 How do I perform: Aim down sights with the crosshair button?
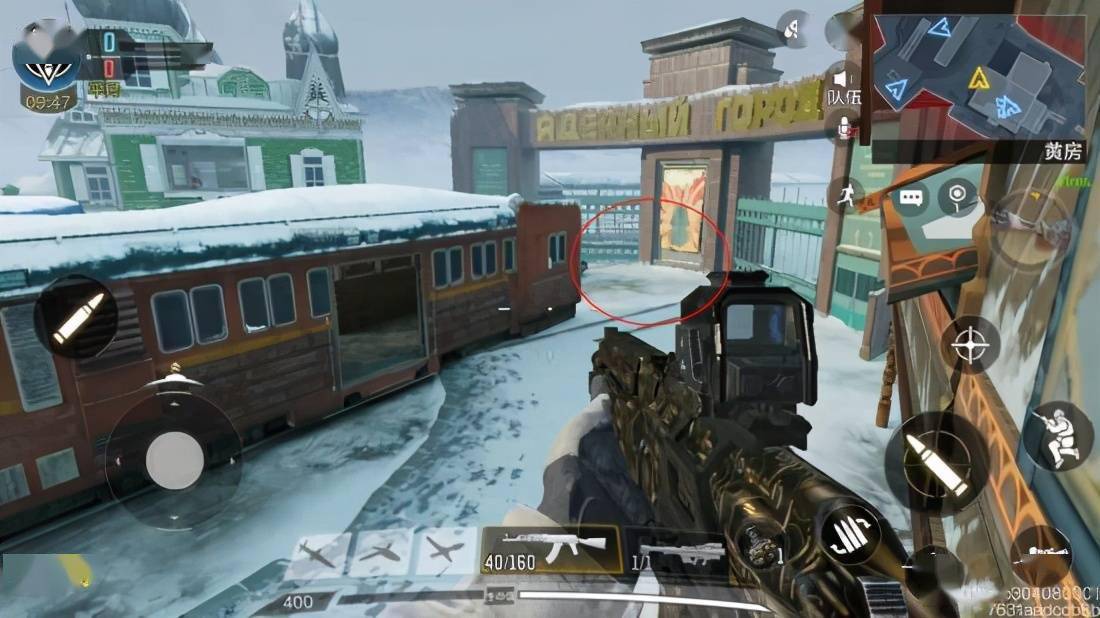(969, 345)
